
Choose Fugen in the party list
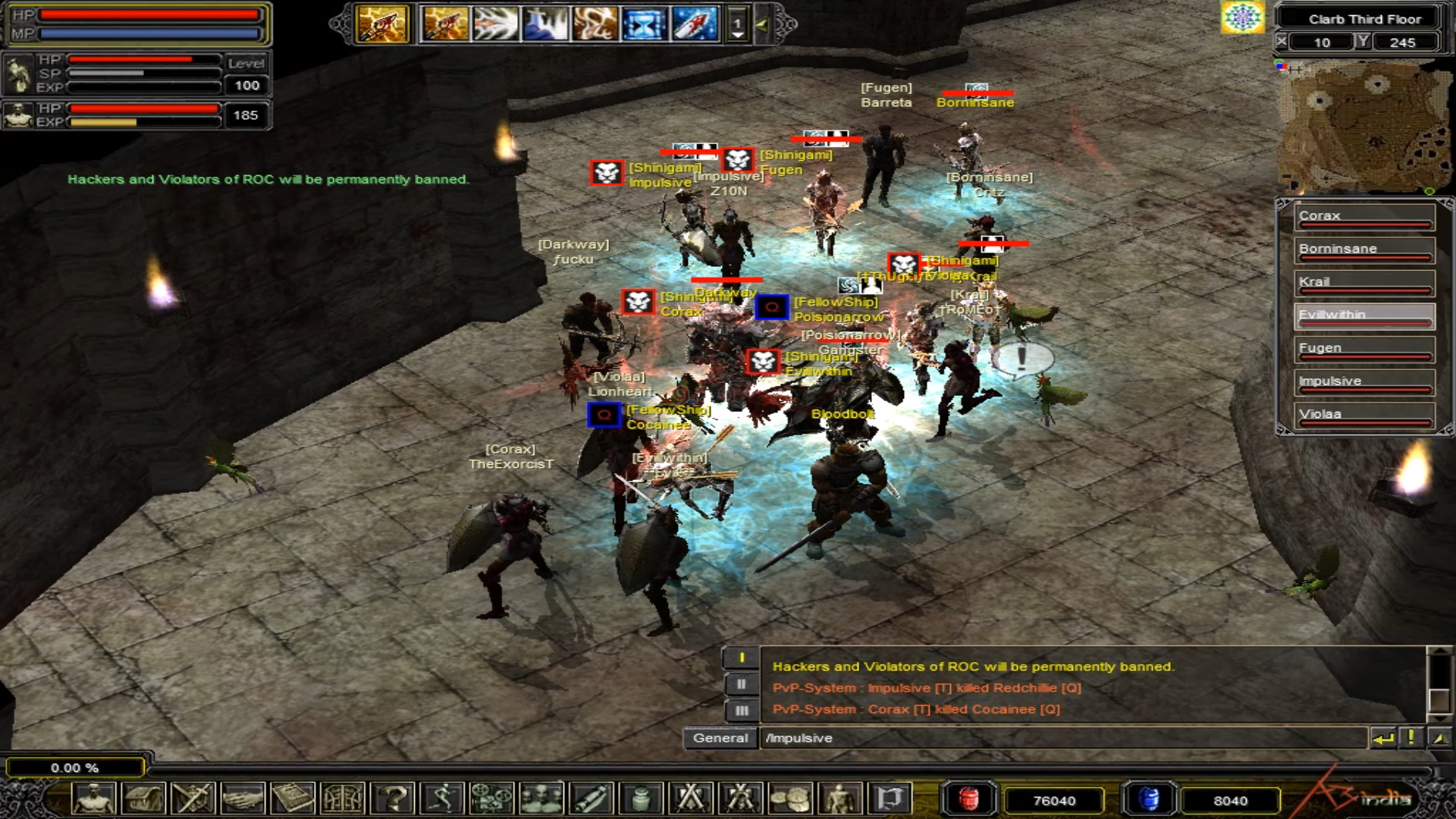pos(1363,350)
